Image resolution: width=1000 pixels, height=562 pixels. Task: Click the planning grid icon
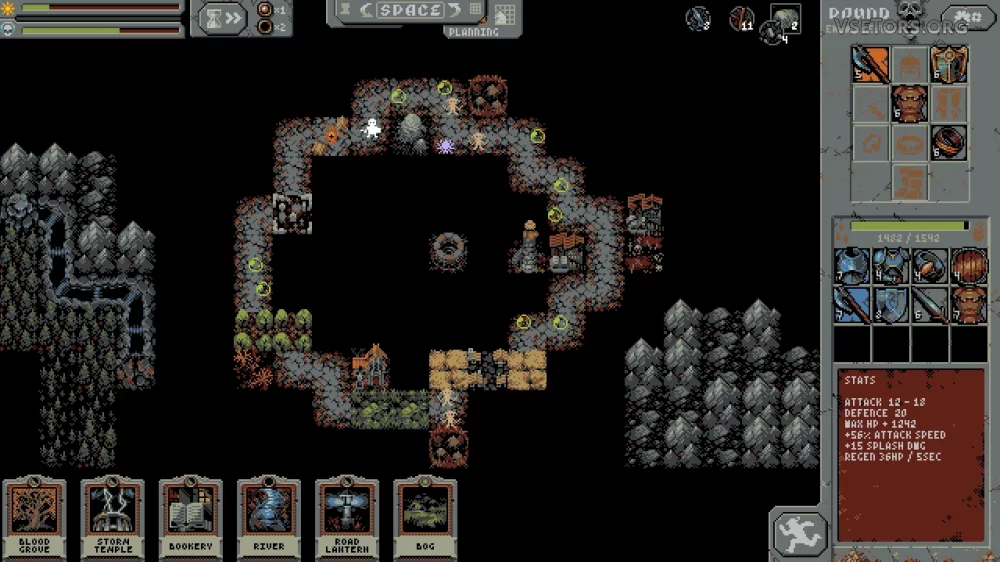pos(504,15)
